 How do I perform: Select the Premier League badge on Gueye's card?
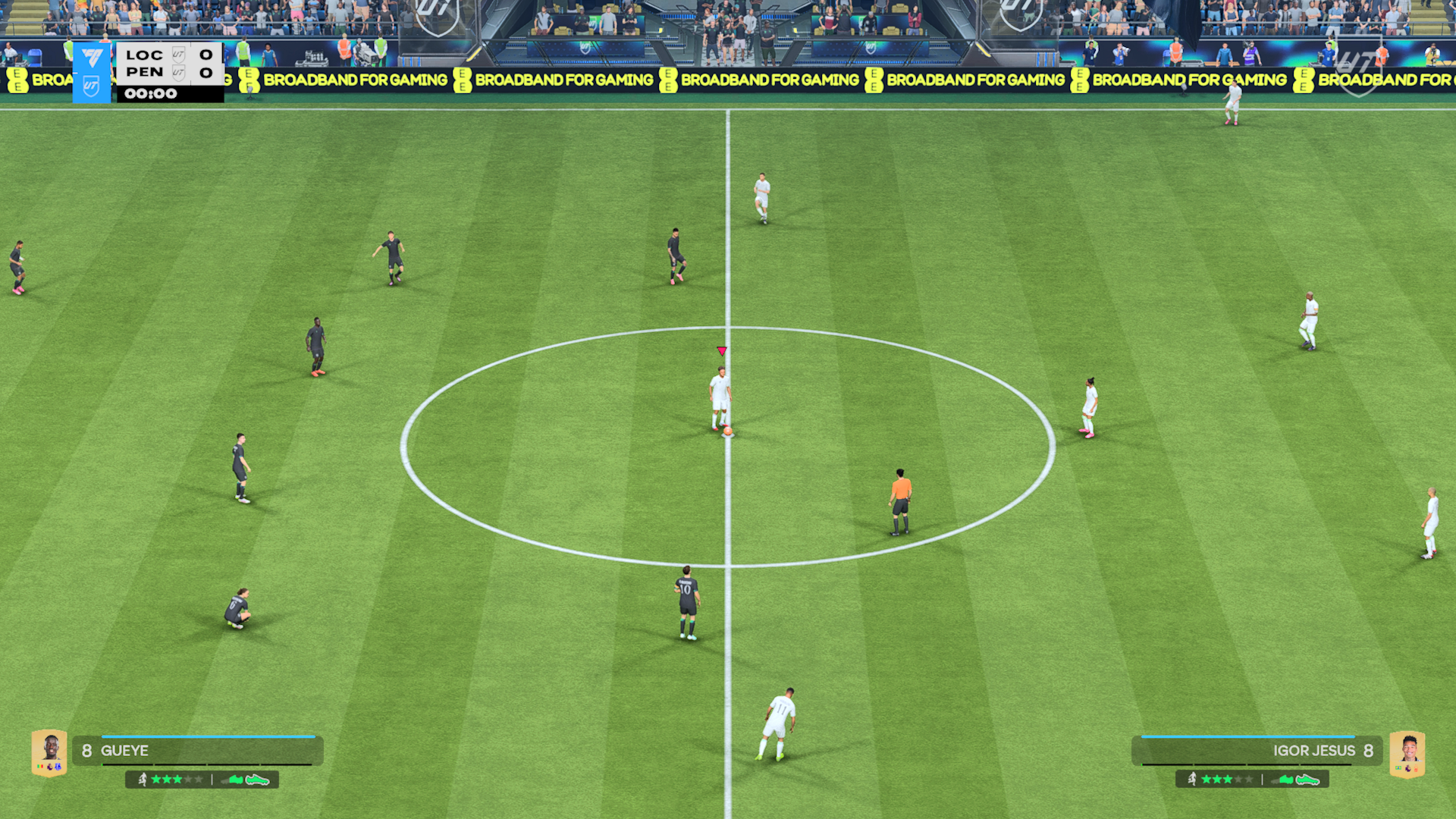pyautogui.click(x=49, y=766)
